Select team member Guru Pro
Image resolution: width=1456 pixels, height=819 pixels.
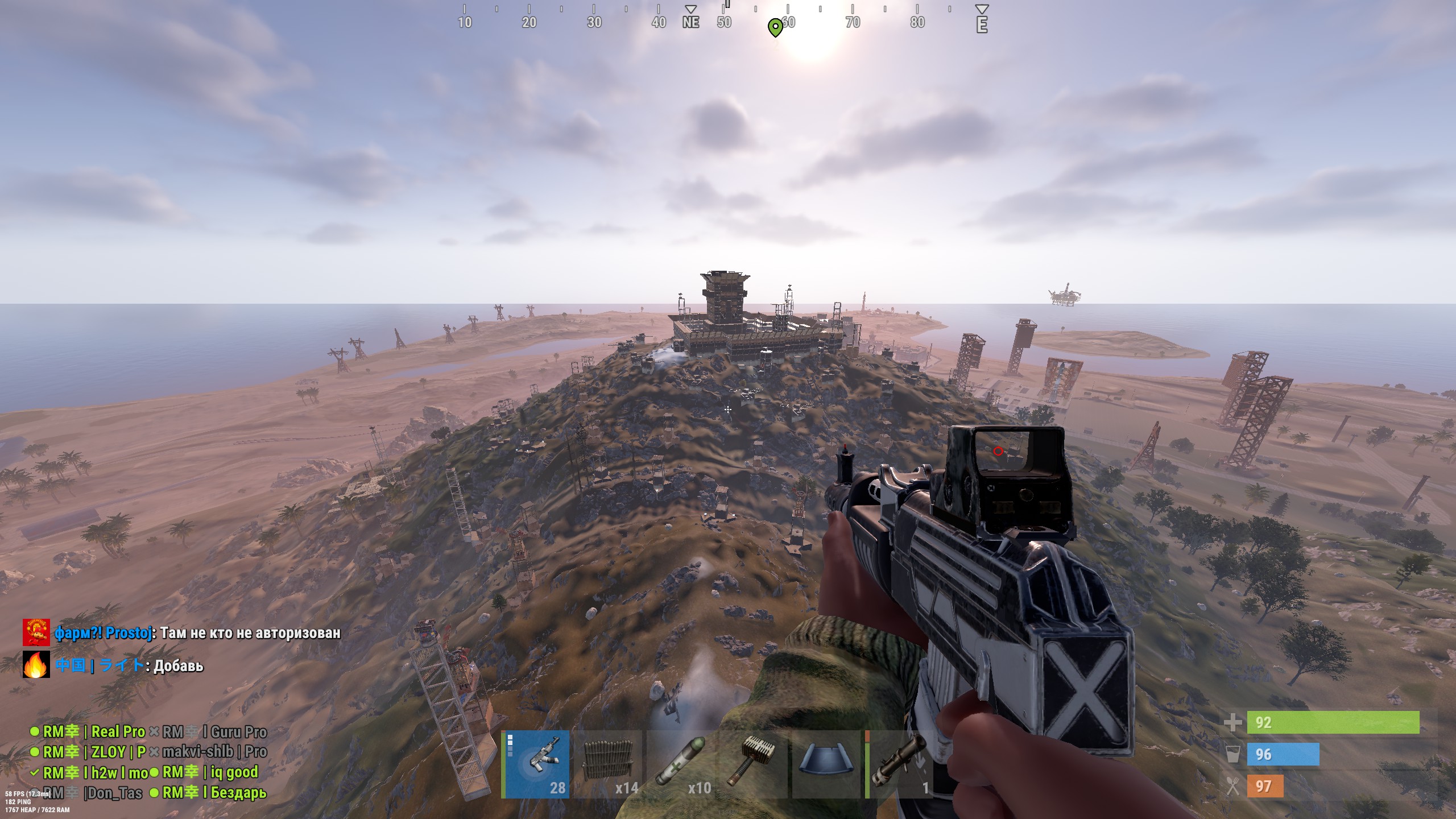pos(214,732)
